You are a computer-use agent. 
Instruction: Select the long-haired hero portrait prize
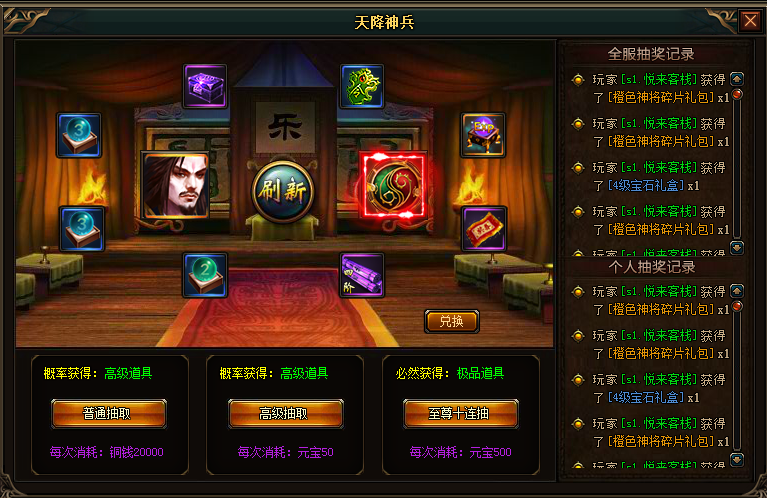174,186
